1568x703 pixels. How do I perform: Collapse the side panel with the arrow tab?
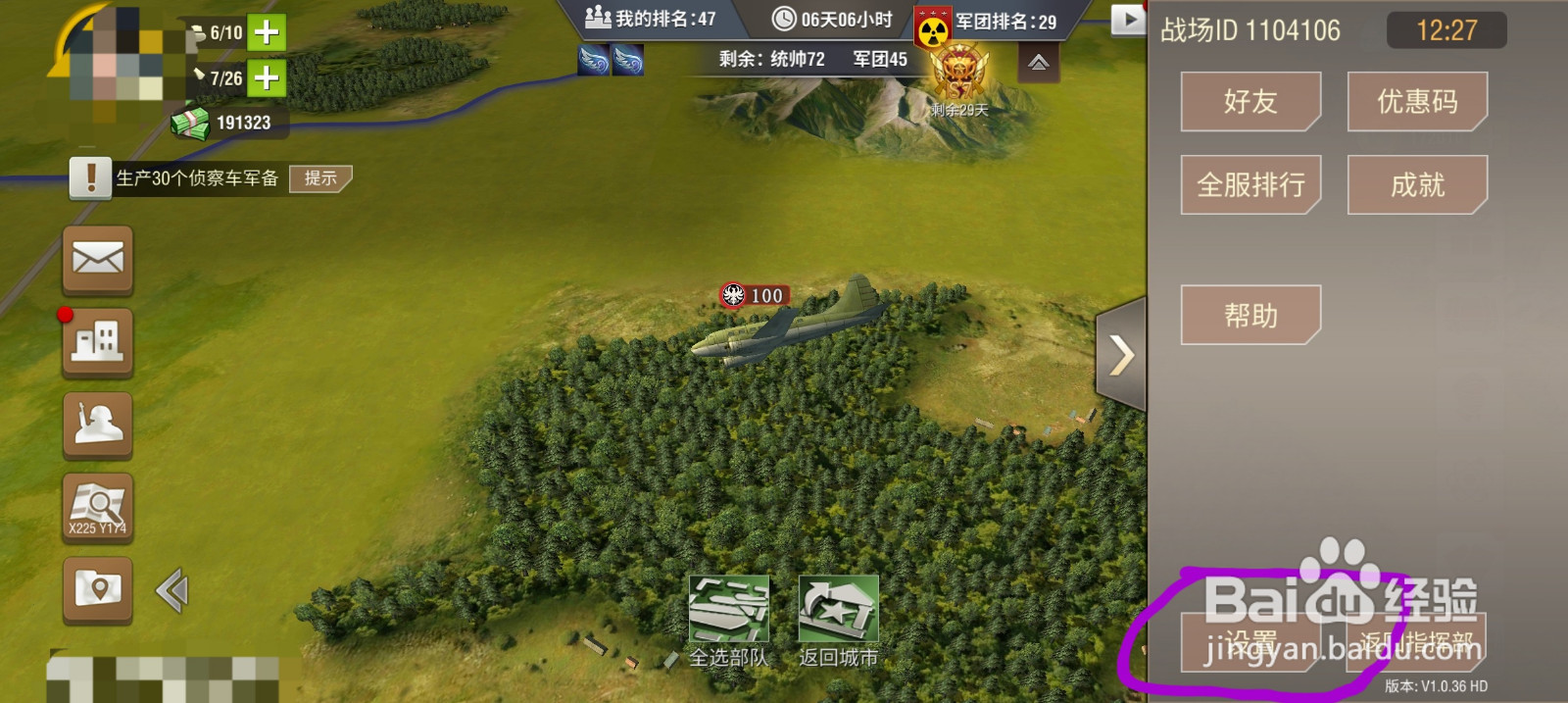pos(1121,355)
